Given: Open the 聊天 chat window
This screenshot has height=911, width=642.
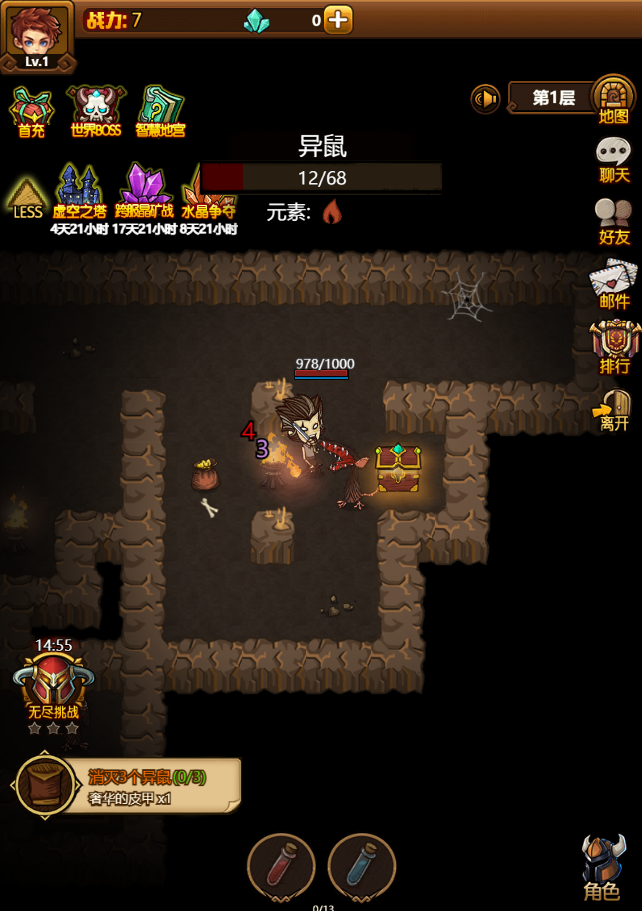Looking at the screenshot, I should point(613,160).
